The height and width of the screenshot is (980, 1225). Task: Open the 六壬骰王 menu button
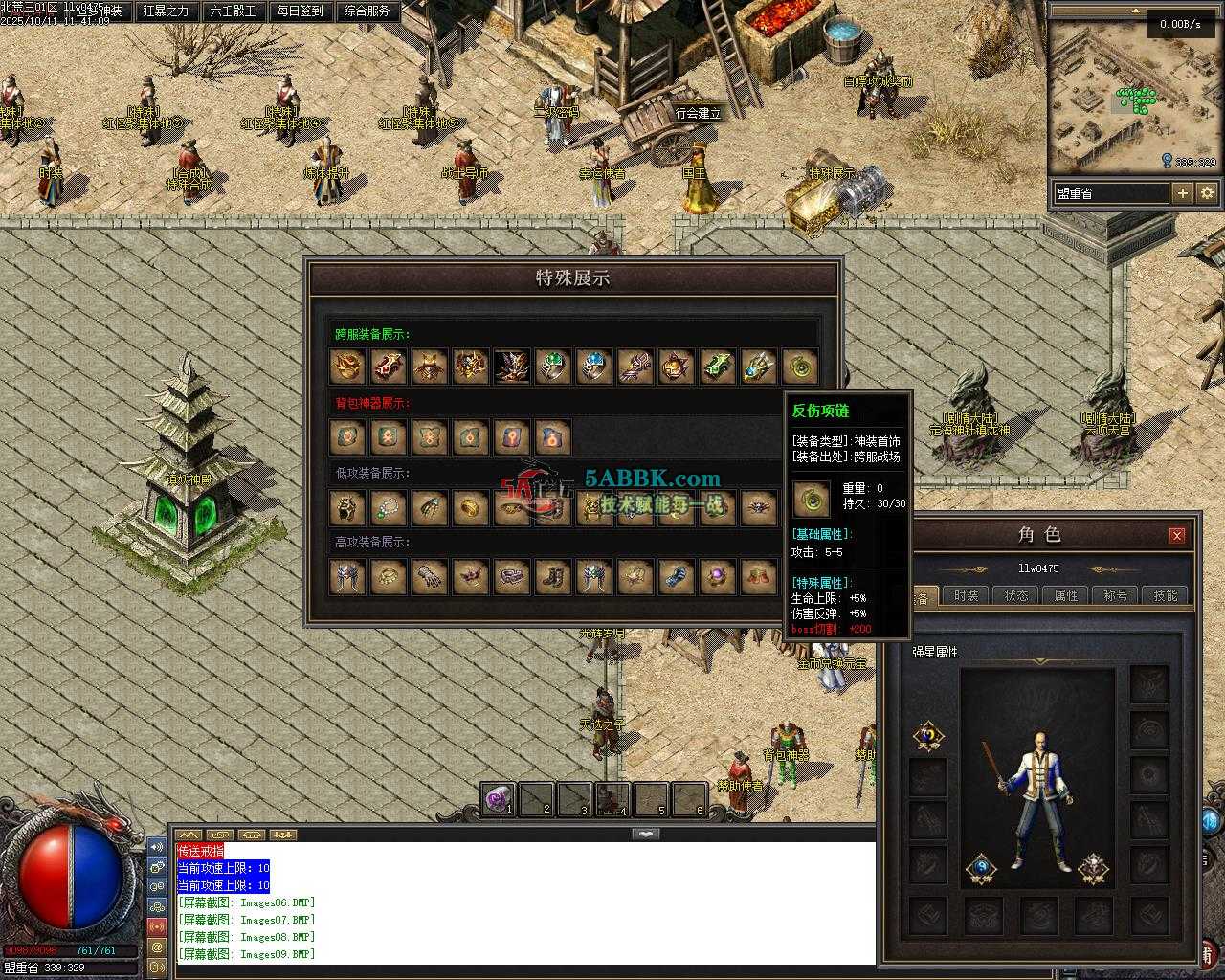(x=233, y=11)
